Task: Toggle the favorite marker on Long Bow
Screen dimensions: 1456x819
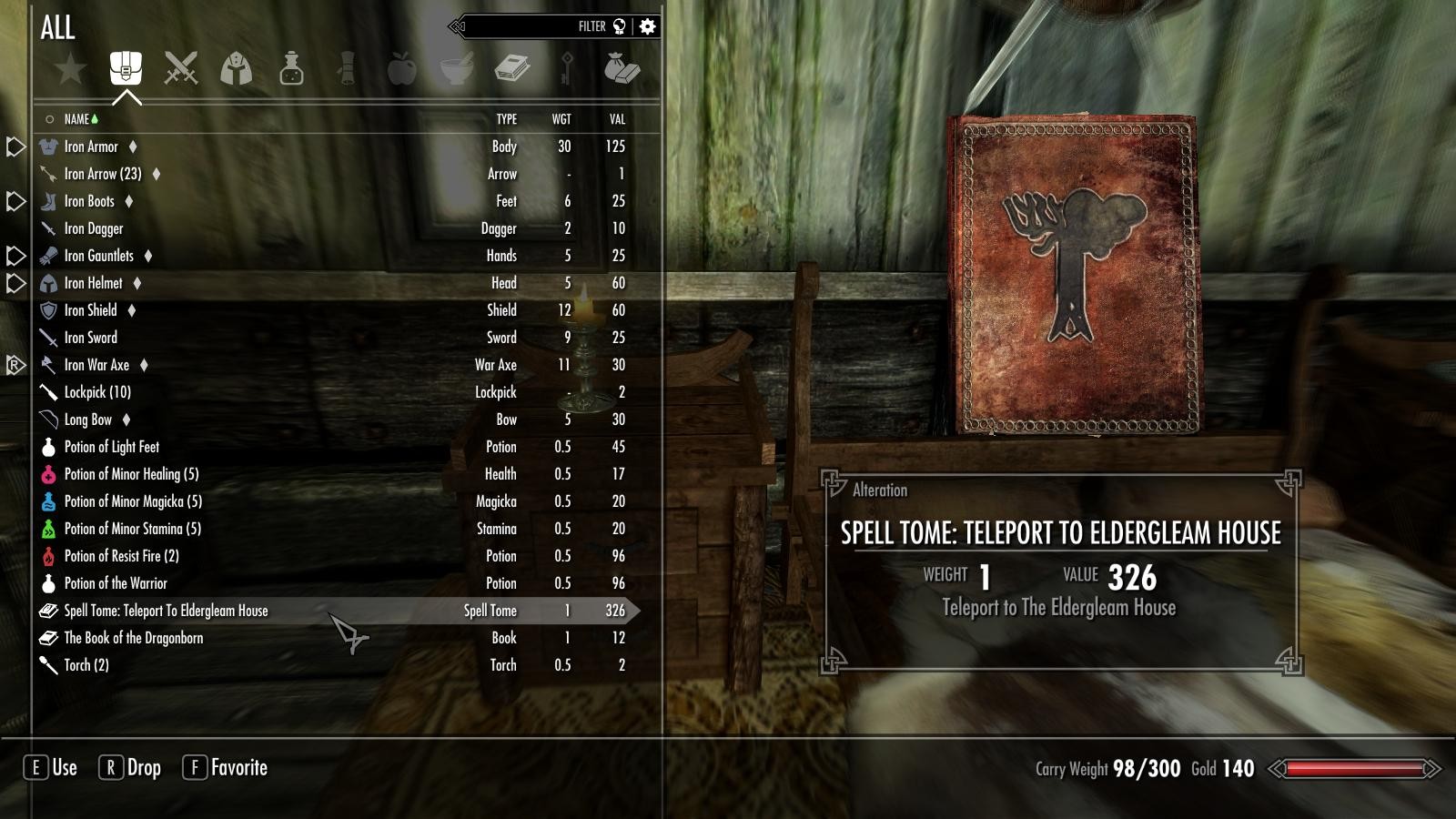Action: 126,420
